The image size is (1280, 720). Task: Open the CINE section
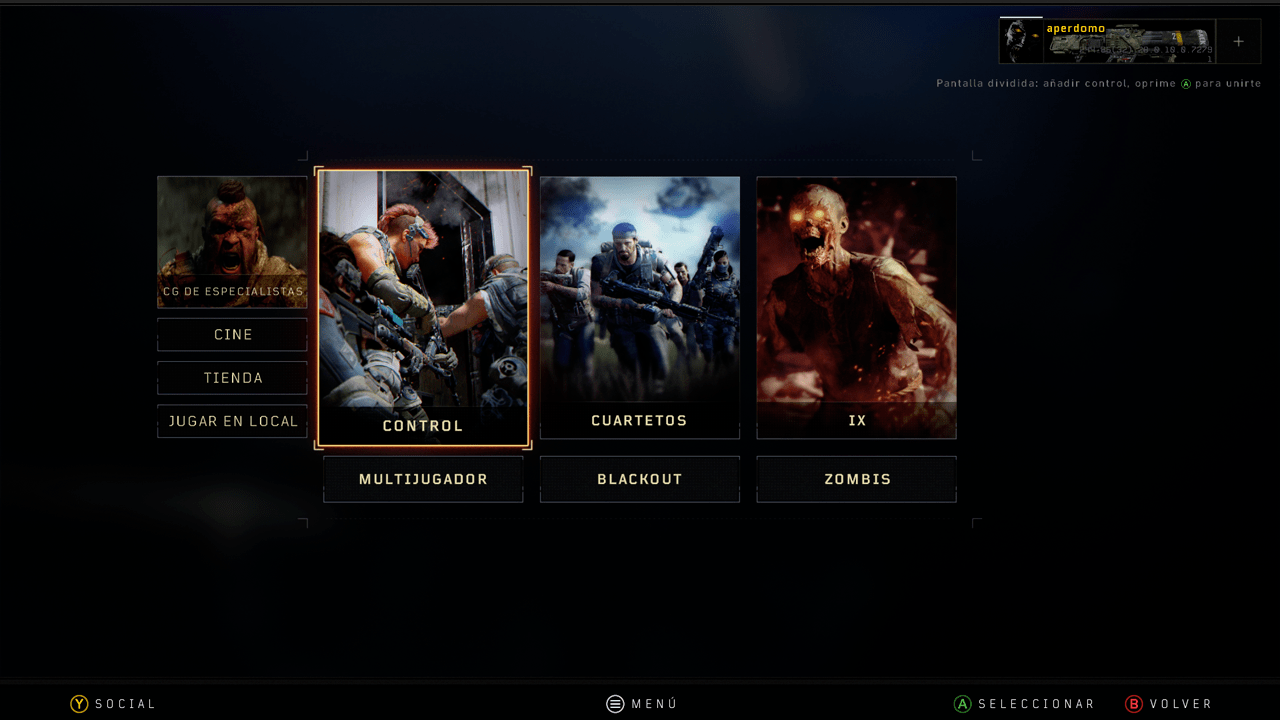[x=232, y=334]
